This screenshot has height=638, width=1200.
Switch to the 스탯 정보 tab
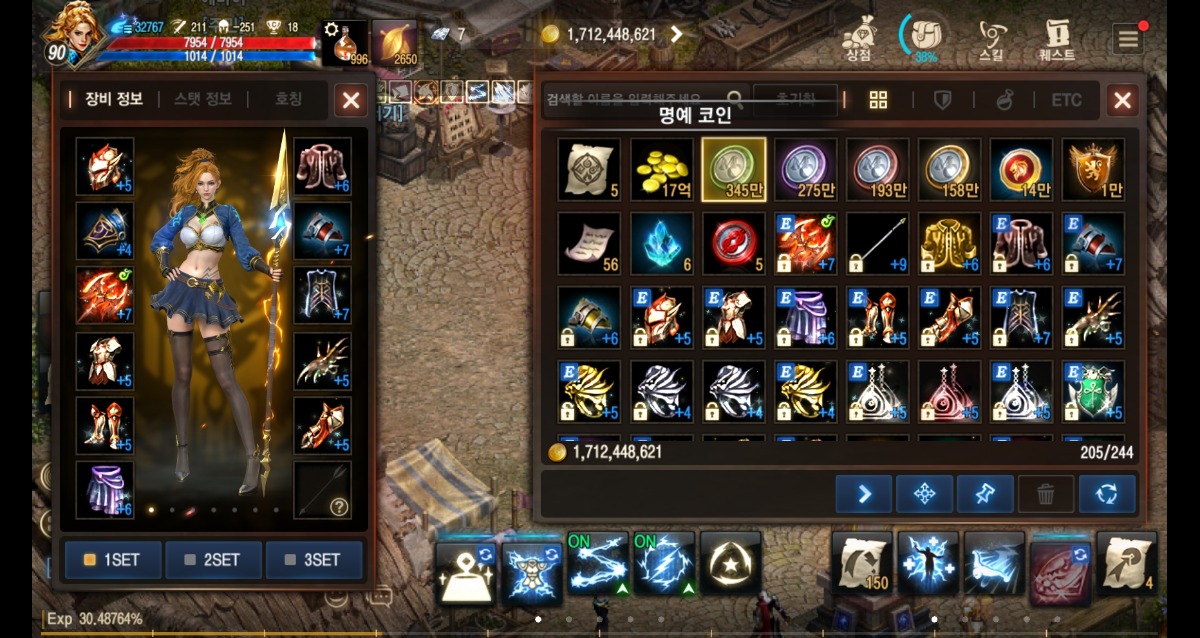[202, 99]
